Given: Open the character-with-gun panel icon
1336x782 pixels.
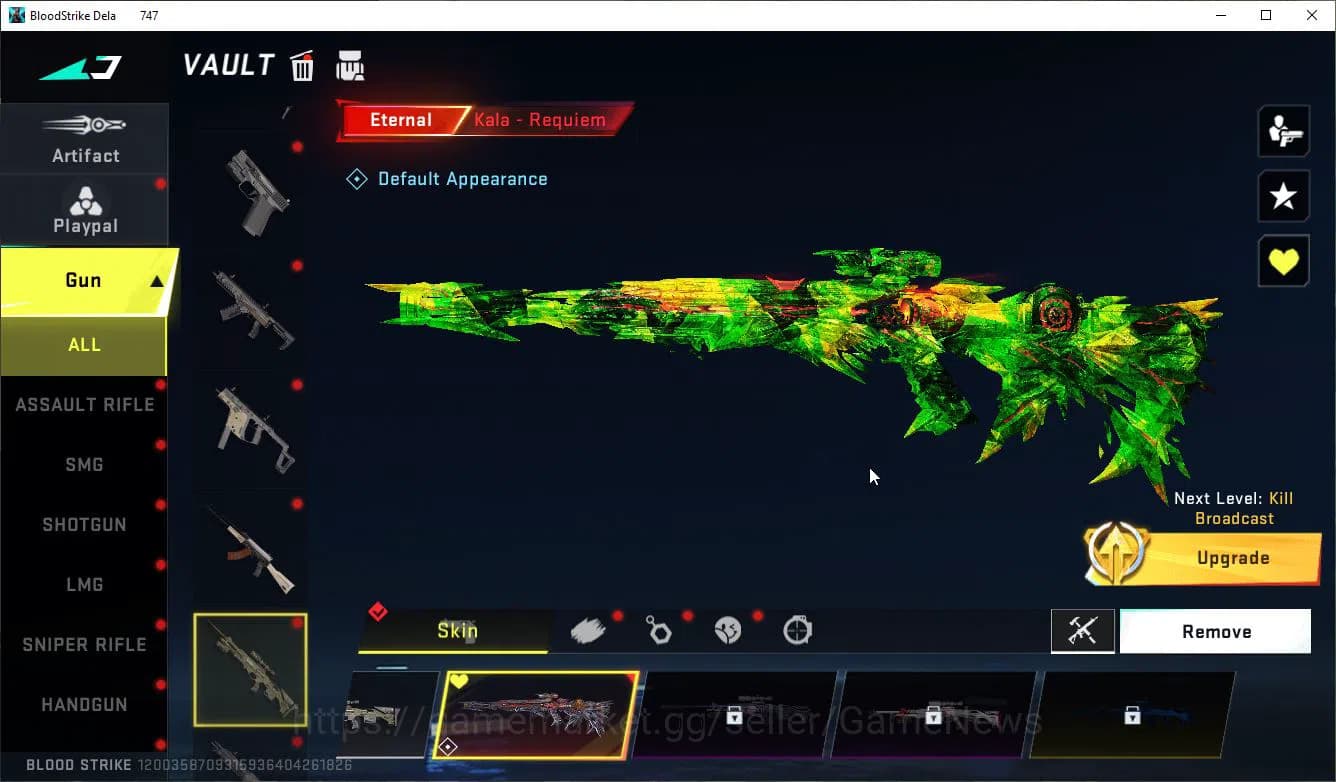Looking at the screenshot, I should (x=1283, y=130).
